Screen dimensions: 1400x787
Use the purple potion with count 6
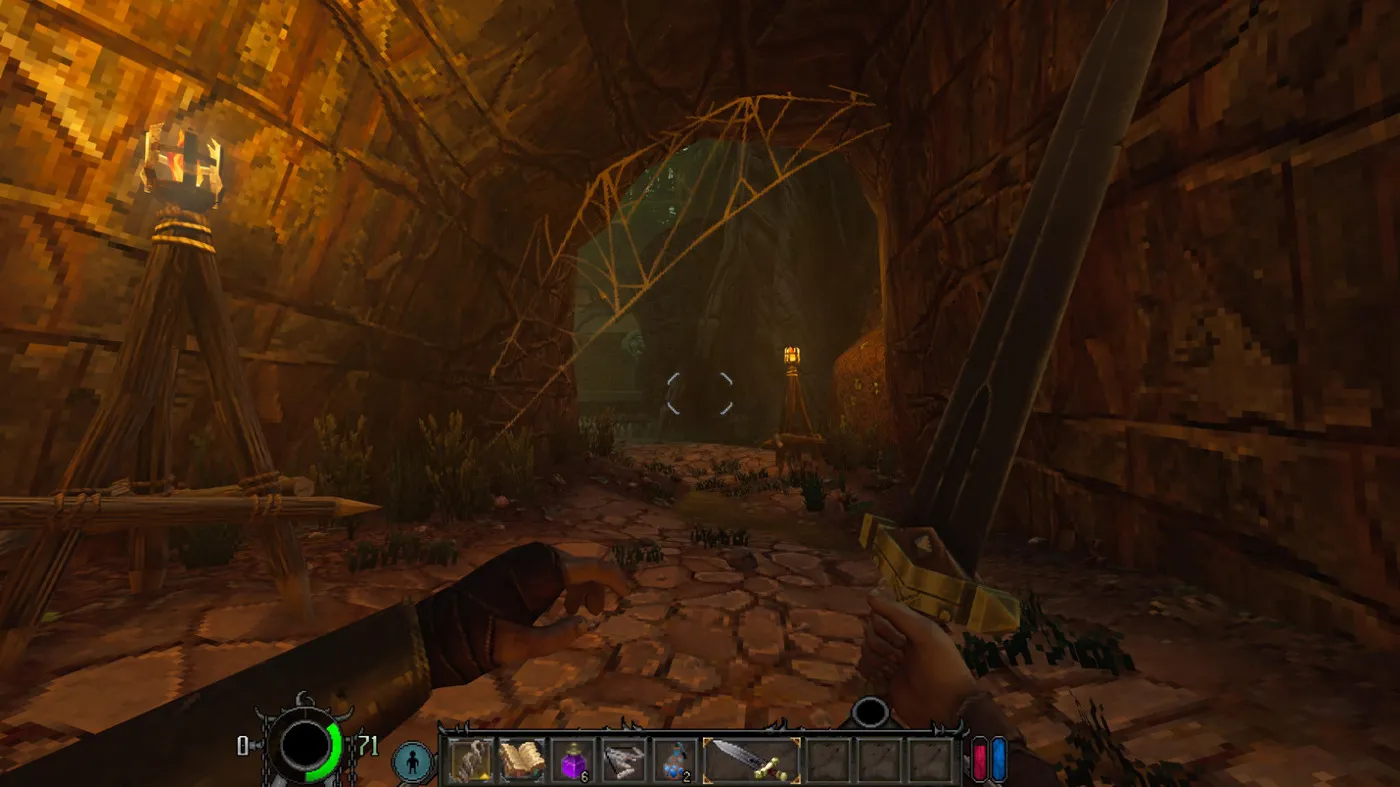tap(572, 761)
